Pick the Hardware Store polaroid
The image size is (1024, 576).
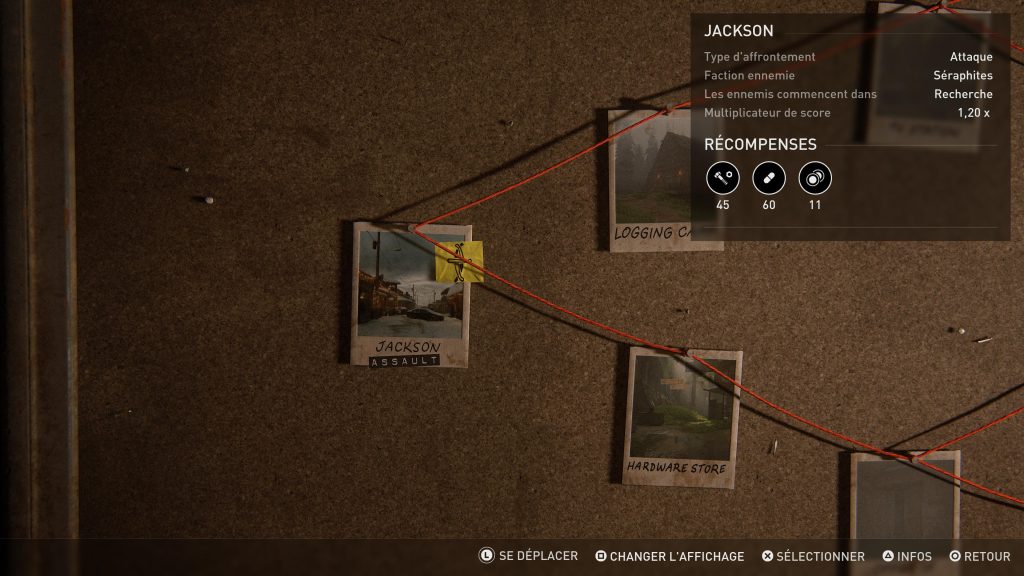click(682, 415)
